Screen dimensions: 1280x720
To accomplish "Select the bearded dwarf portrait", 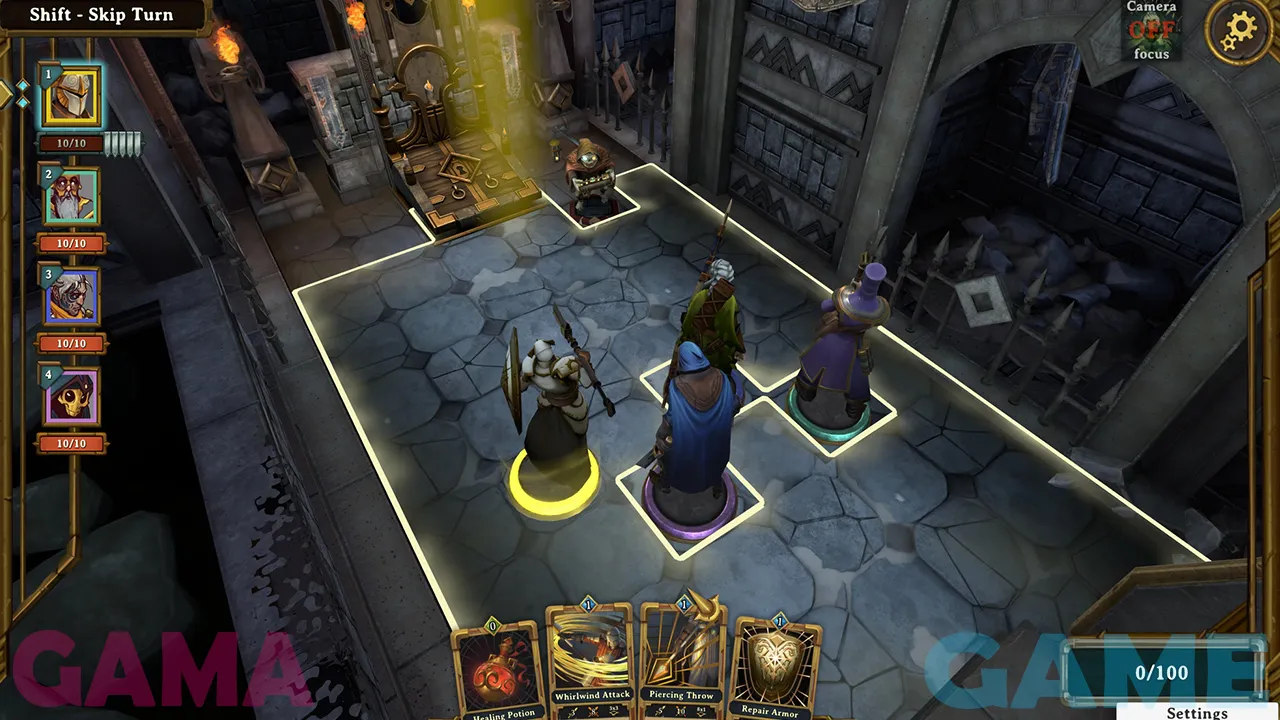I will [x=70, y=196].
